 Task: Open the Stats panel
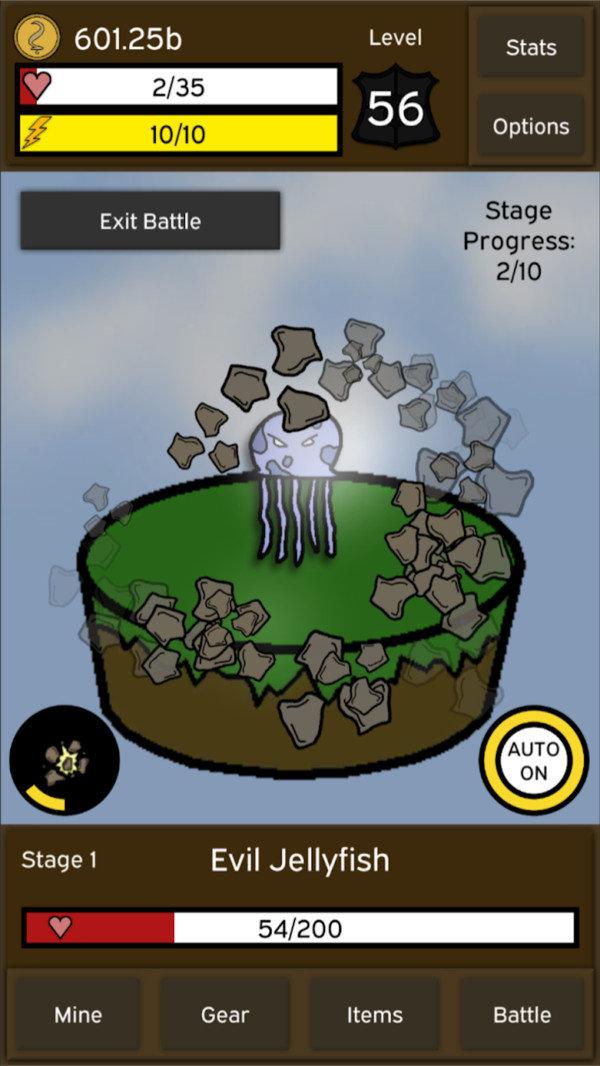(x=530, y=47)
